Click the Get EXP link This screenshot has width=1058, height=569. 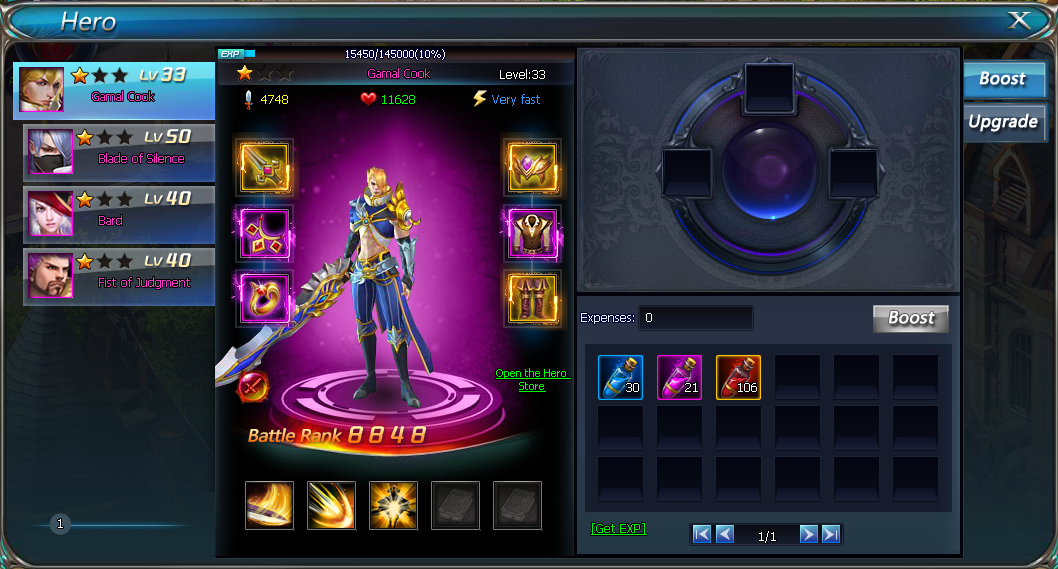click(618, 529)
